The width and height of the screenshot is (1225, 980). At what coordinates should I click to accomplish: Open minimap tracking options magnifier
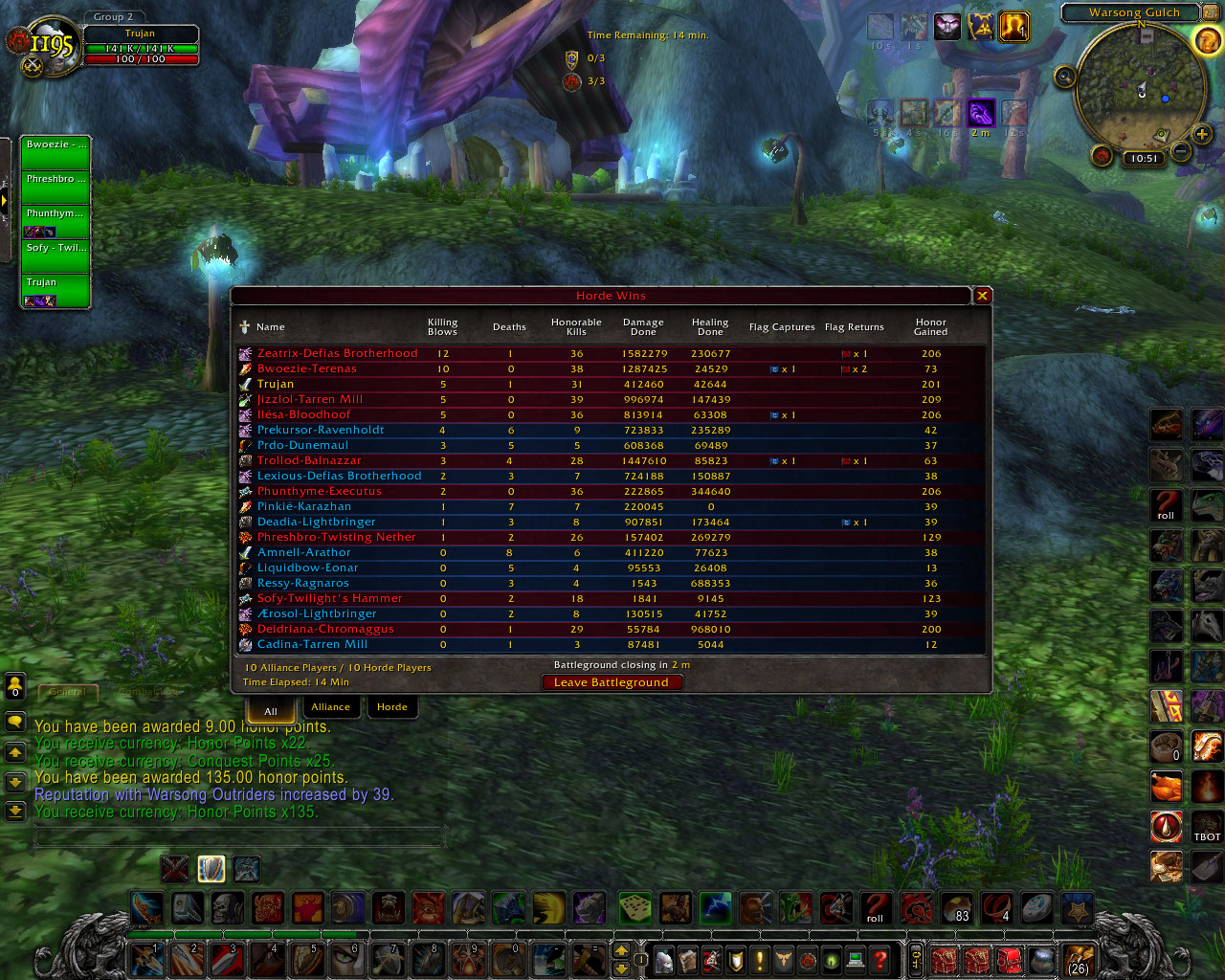point(1064,77)
